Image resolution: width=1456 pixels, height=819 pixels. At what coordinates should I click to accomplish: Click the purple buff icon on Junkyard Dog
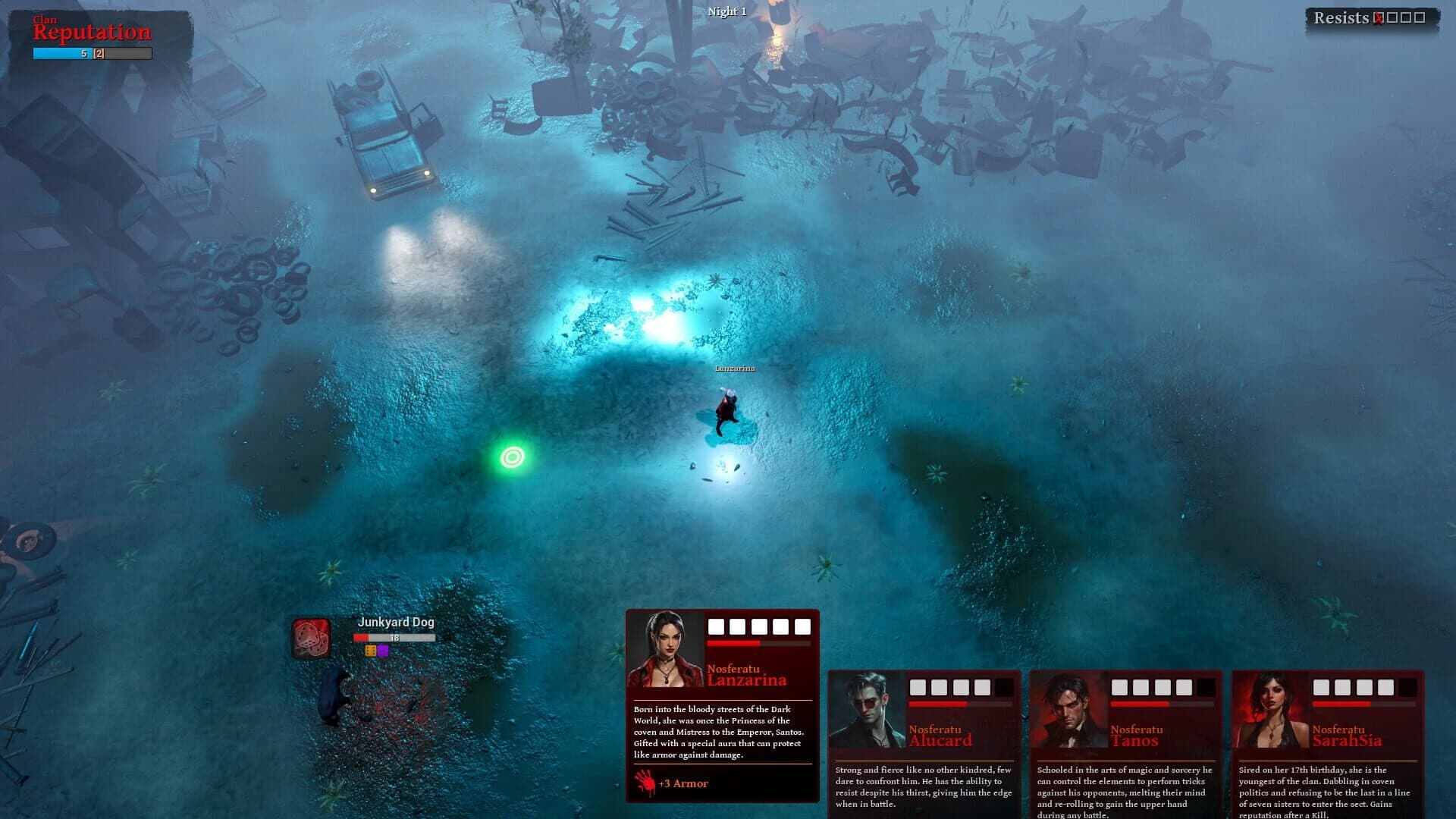pos(383,650)
